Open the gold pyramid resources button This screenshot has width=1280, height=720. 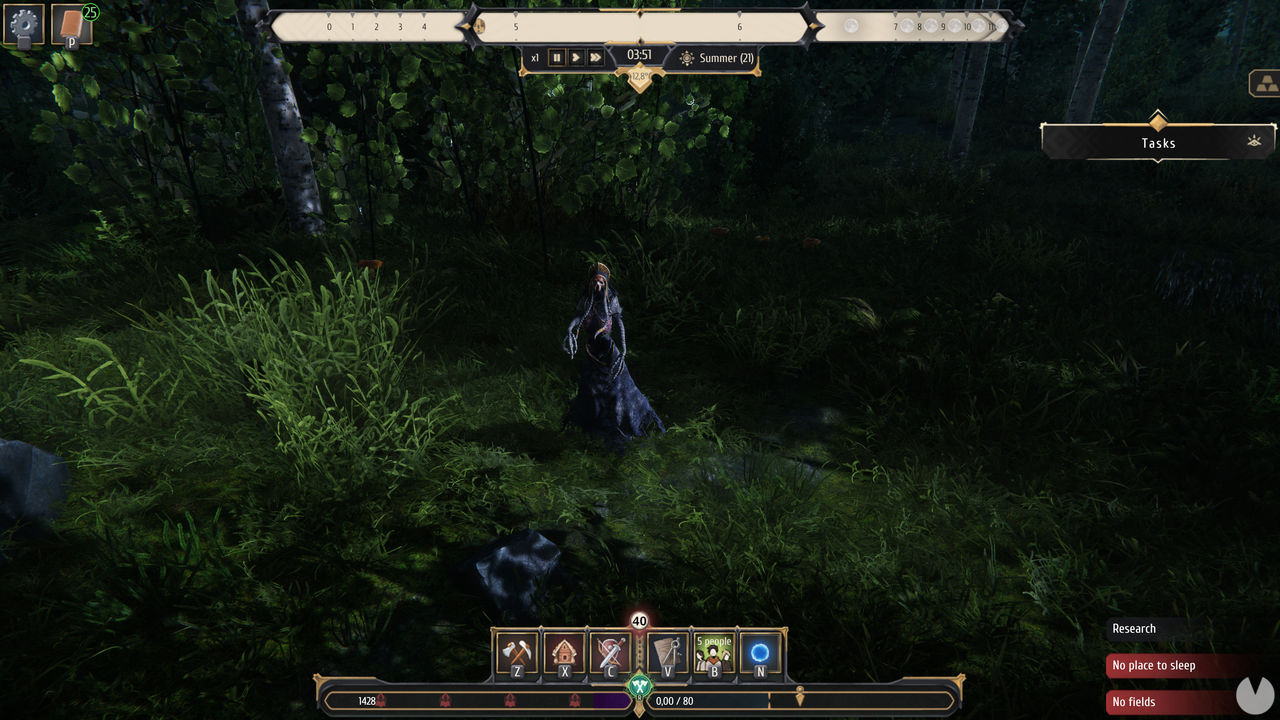[x=1265, y=84]
